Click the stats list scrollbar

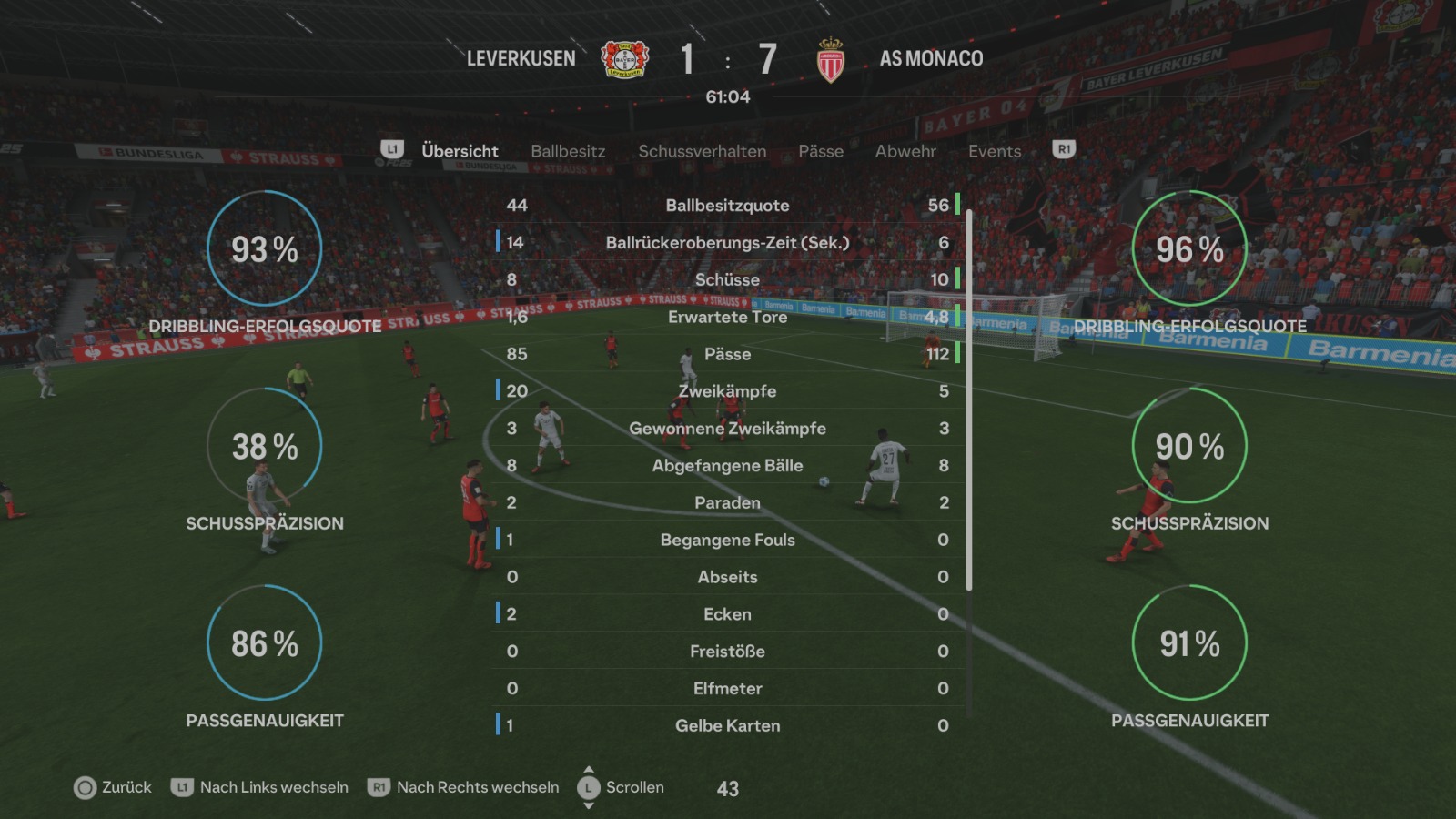tap(969, 400)
